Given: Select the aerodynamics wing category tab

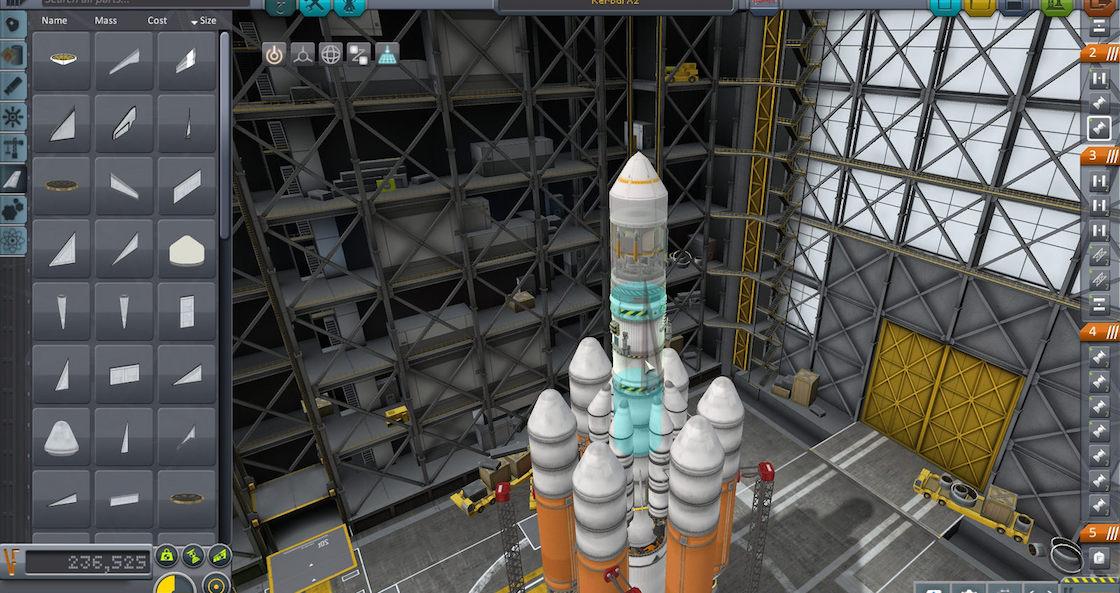Looking at the screenshot, I should click(14, 179).
